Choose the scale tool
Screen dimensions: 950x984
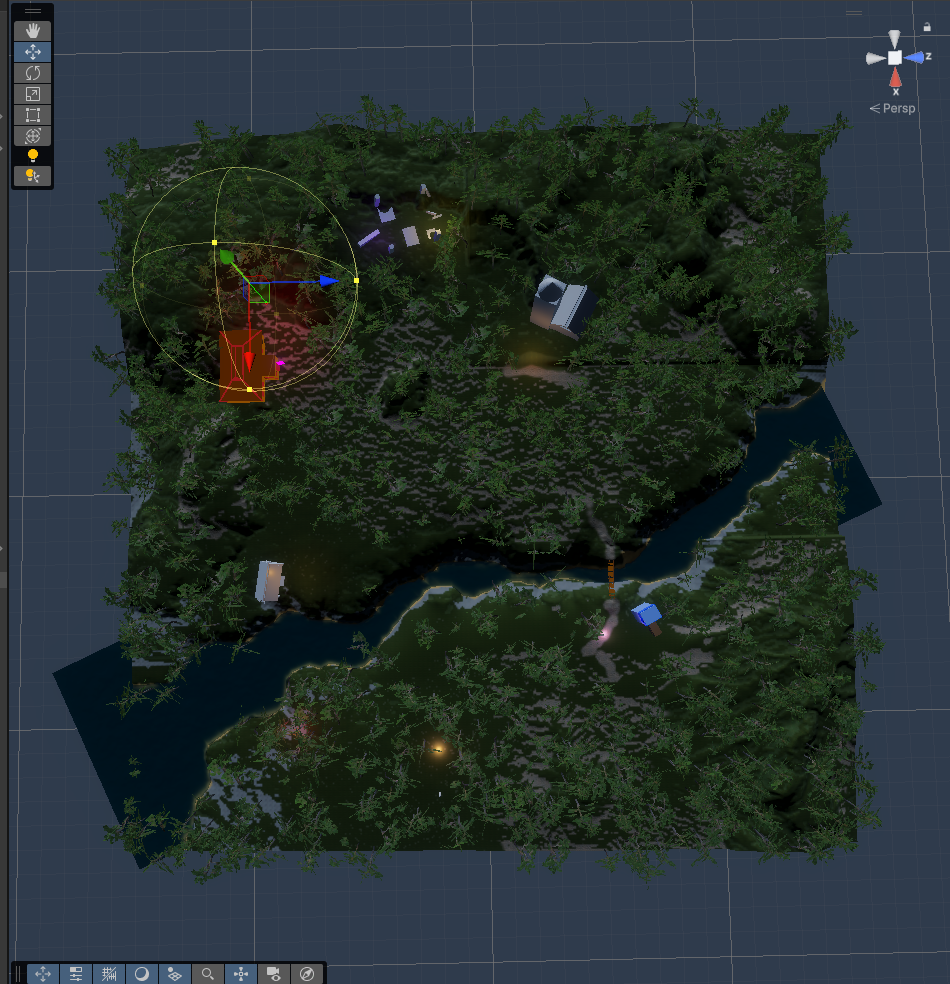coord(32,94)
